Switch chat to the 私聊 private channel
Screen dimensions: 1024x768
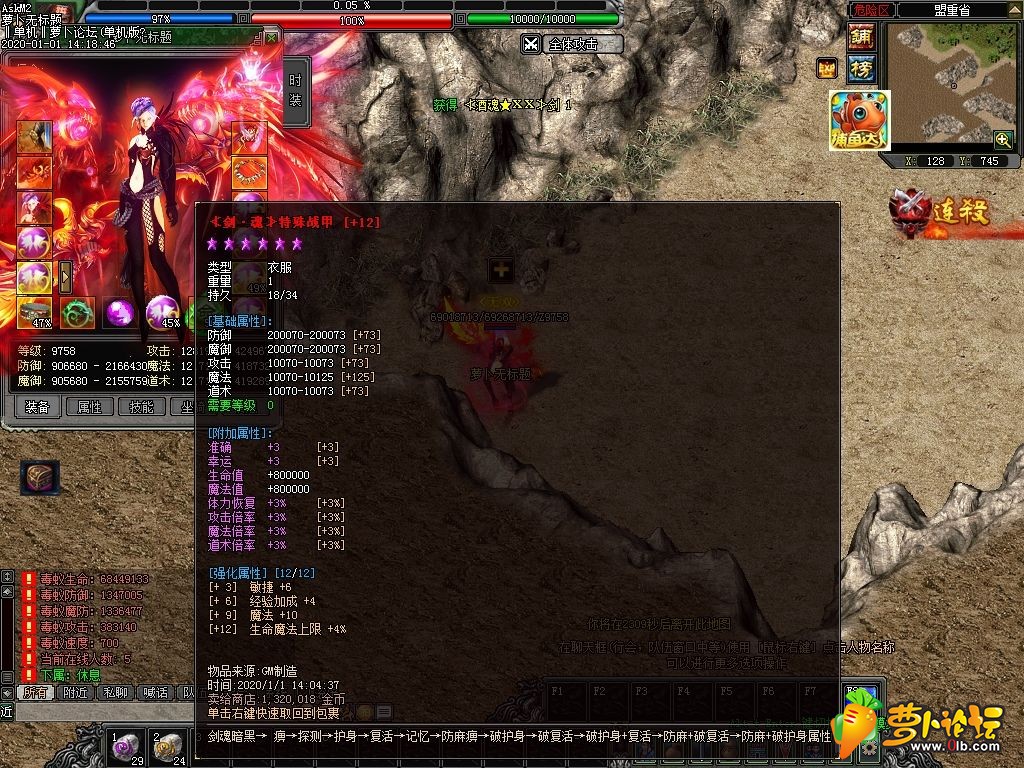pyautogui.click(x=119, y=692)
